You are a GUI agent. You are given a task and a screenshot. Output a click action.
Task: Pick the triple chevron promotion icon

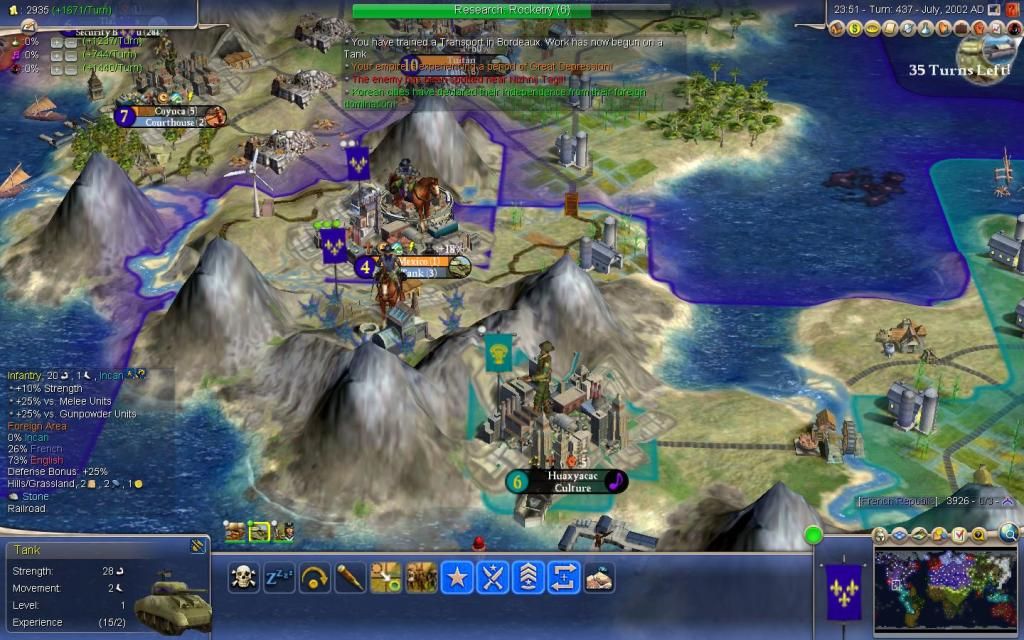point(528,577)
